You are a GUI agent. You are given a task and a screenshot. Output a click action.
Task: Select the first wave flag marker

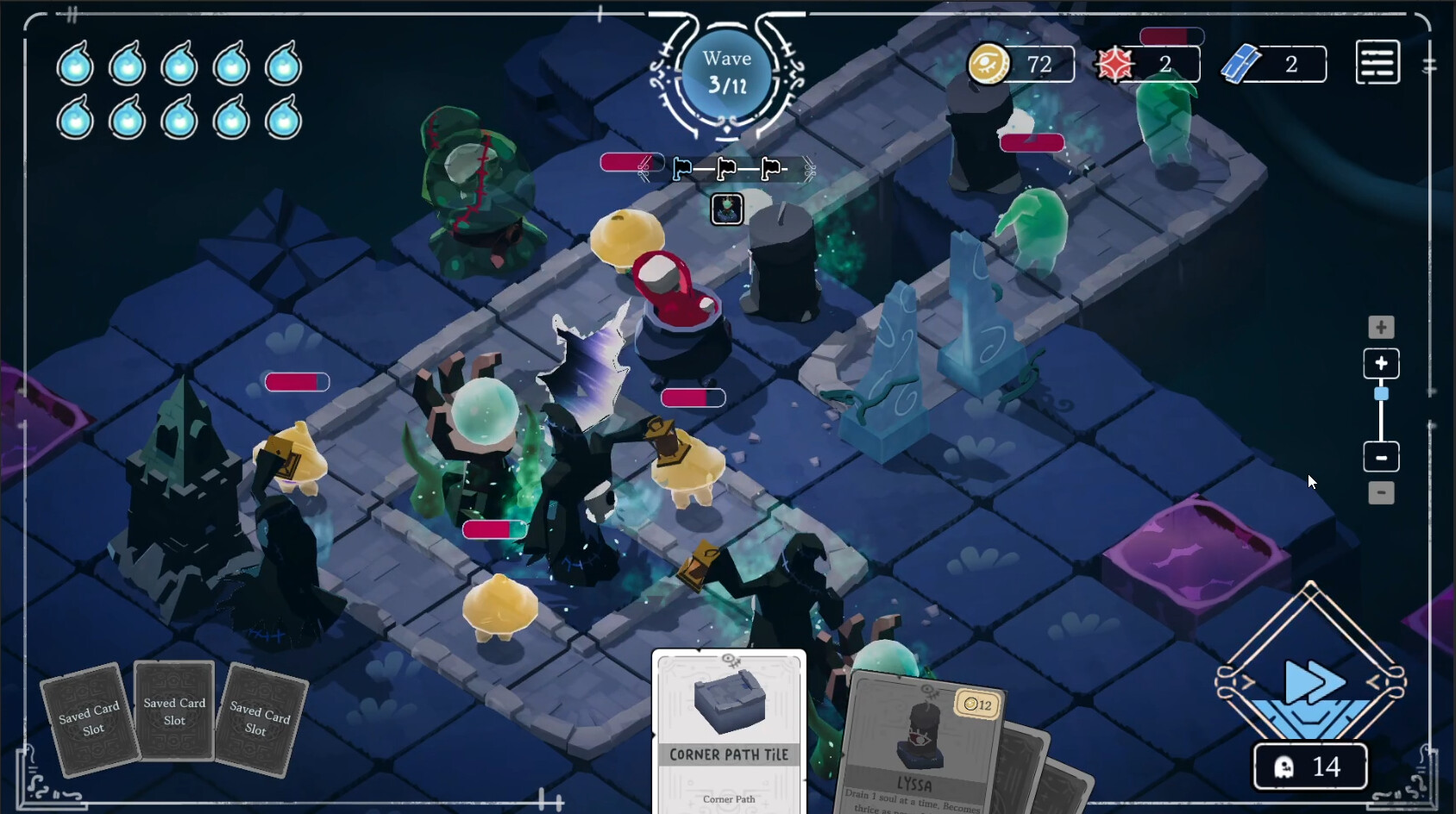click(681, 169)
